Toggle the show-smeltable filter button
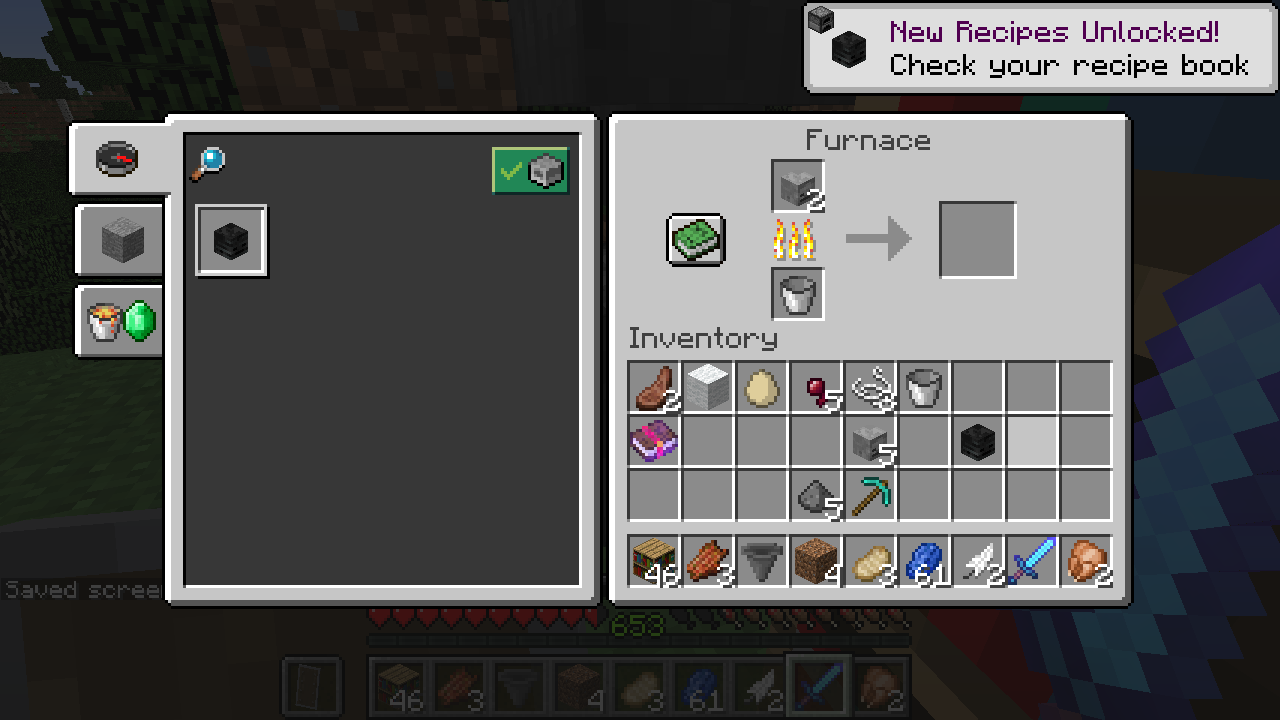This screenshot has height=720, width=1280. pyautogui.click(x=530, y=171)
